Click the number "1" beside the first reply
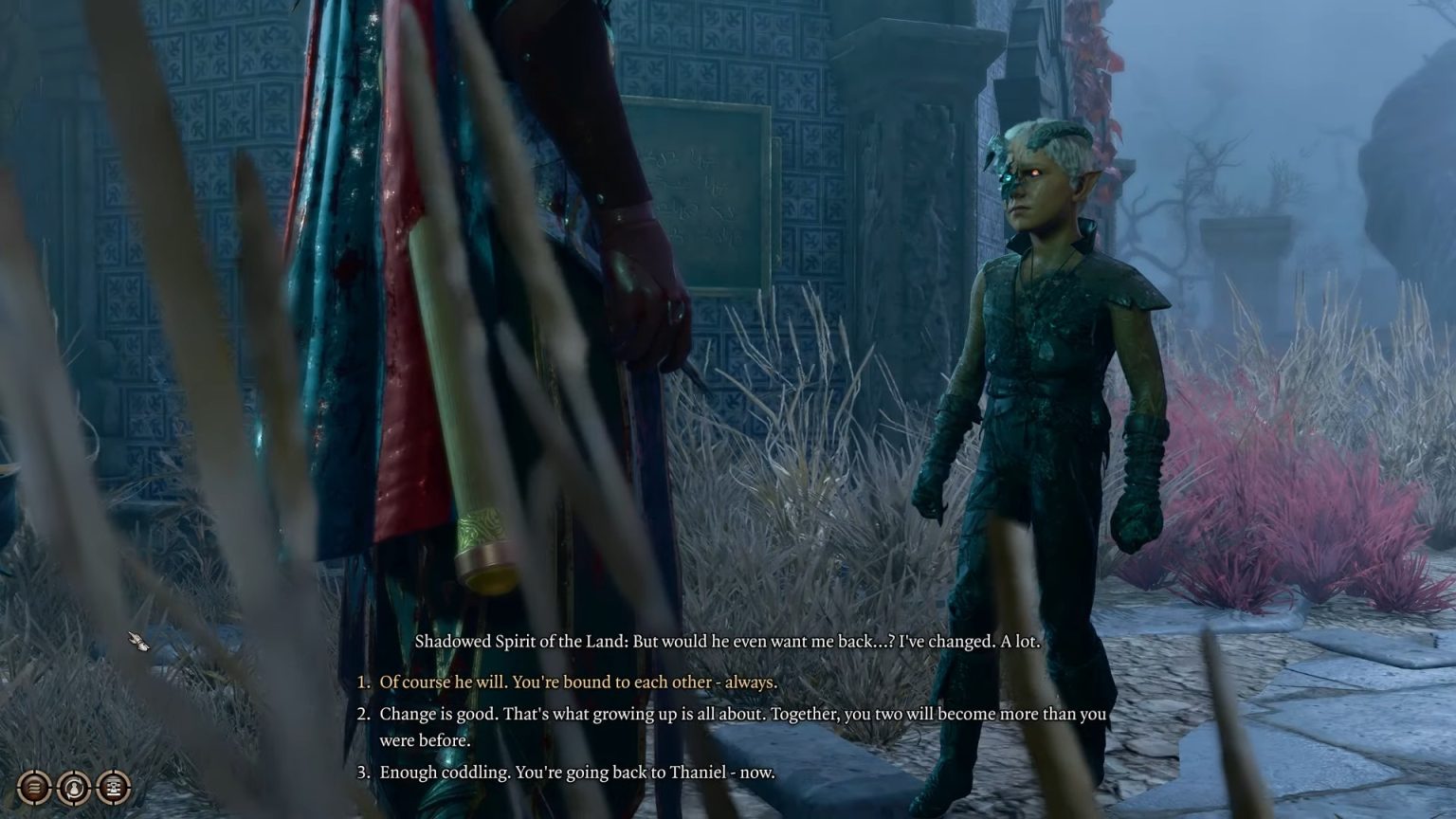 pos(360,681)
